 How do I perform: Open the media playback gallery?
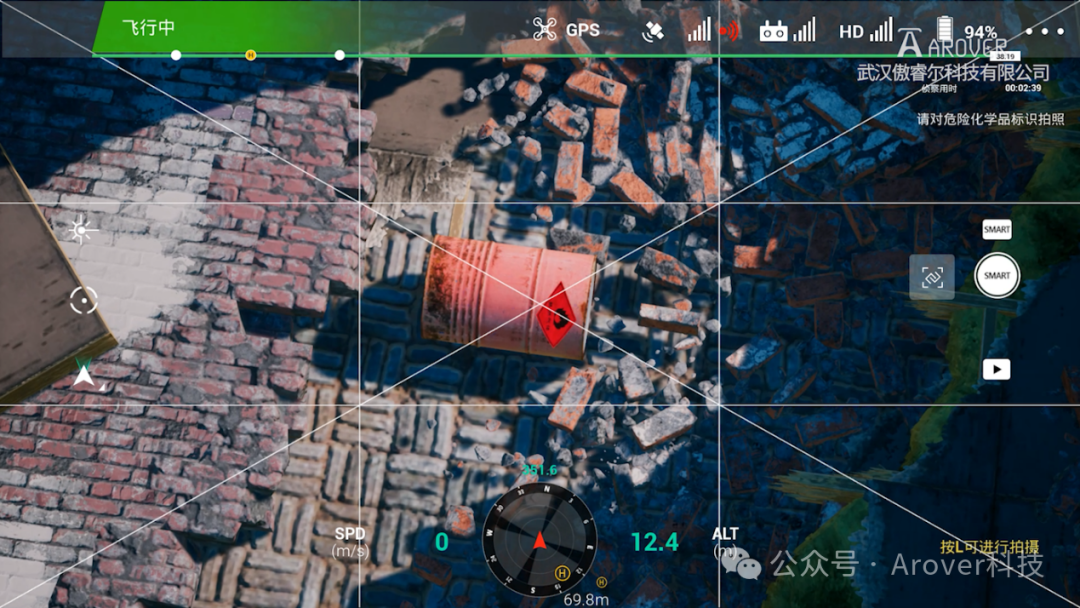996,369
